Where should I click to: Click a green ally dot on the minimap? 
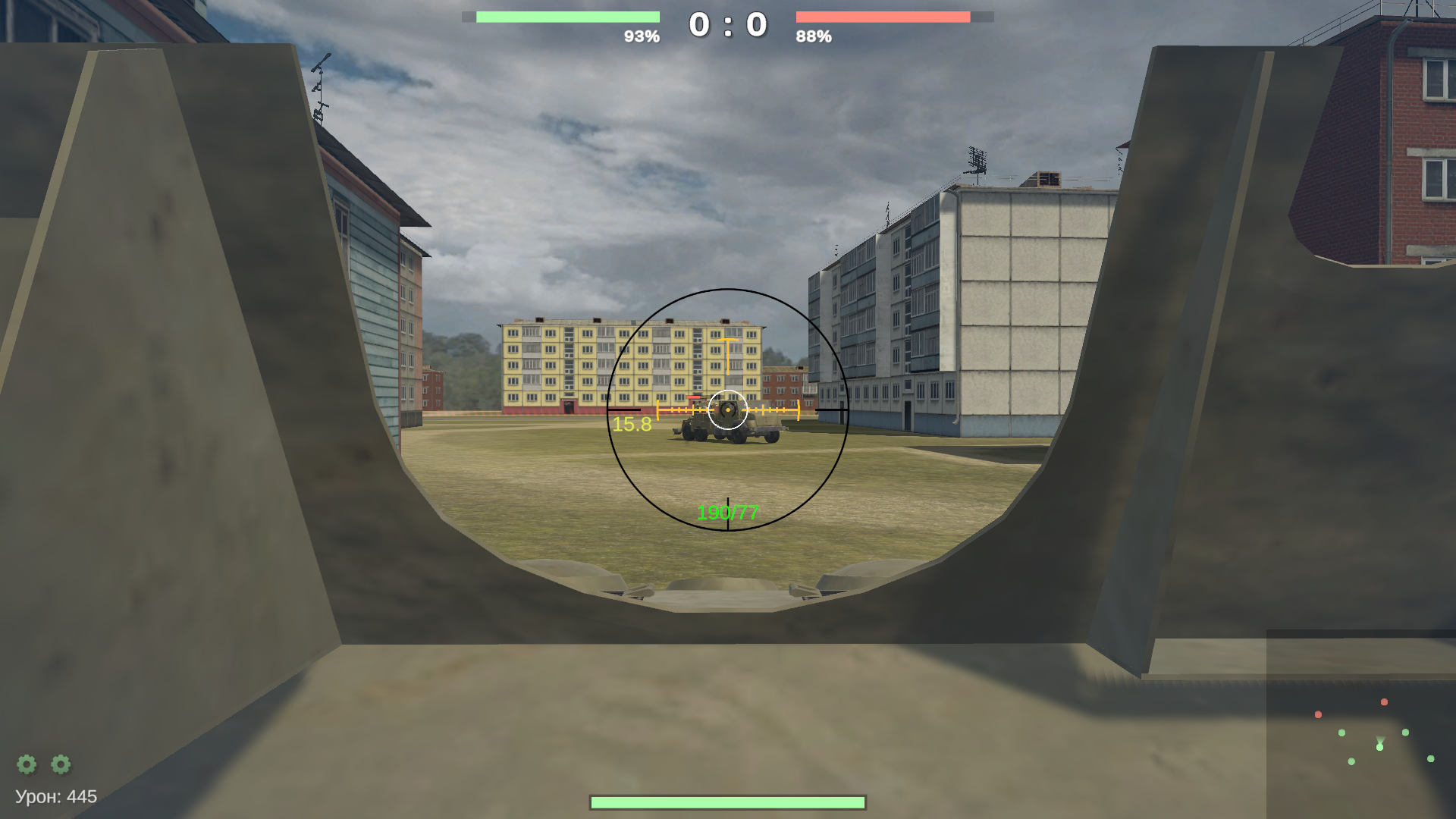(x=1341, y=733)
